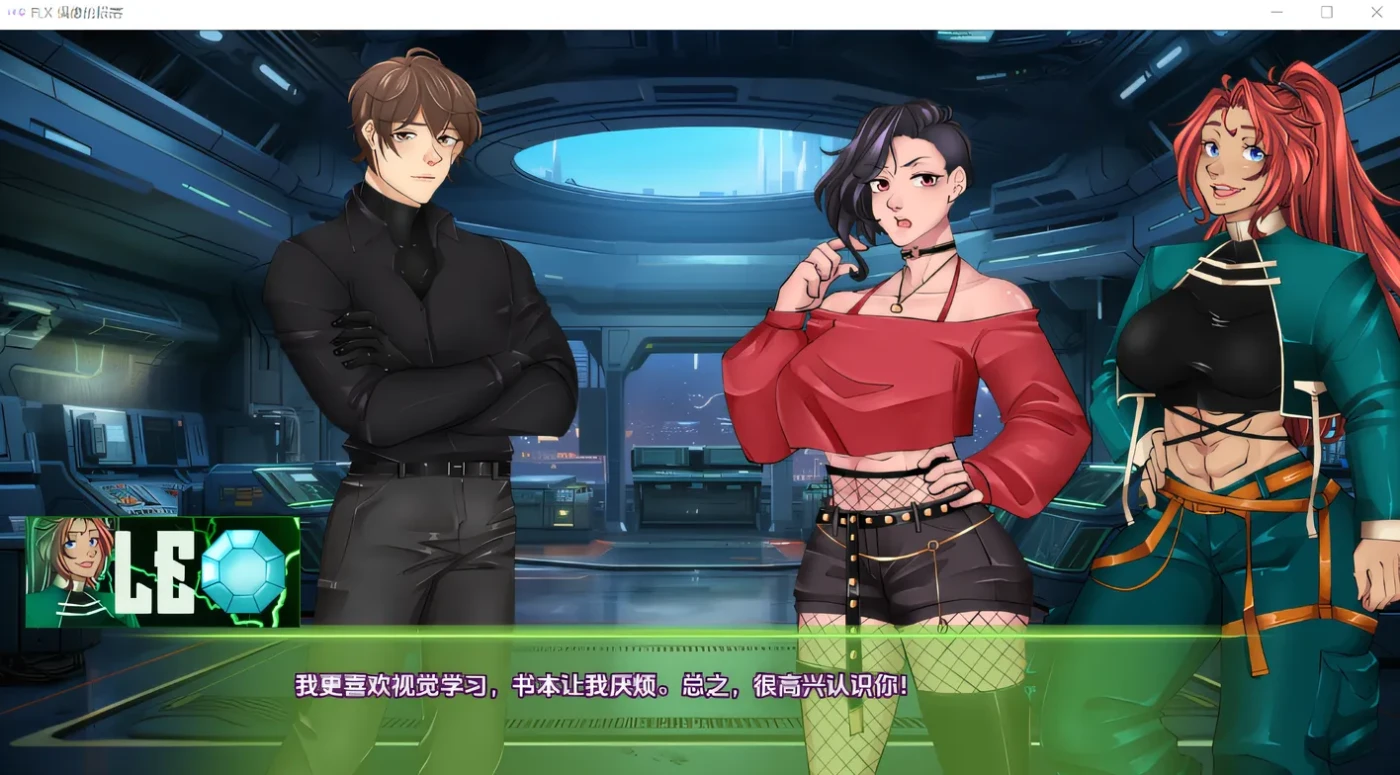This screenshot has width=1400, height=775.
Task: Close the game window
Action: tap(1376, 12)
